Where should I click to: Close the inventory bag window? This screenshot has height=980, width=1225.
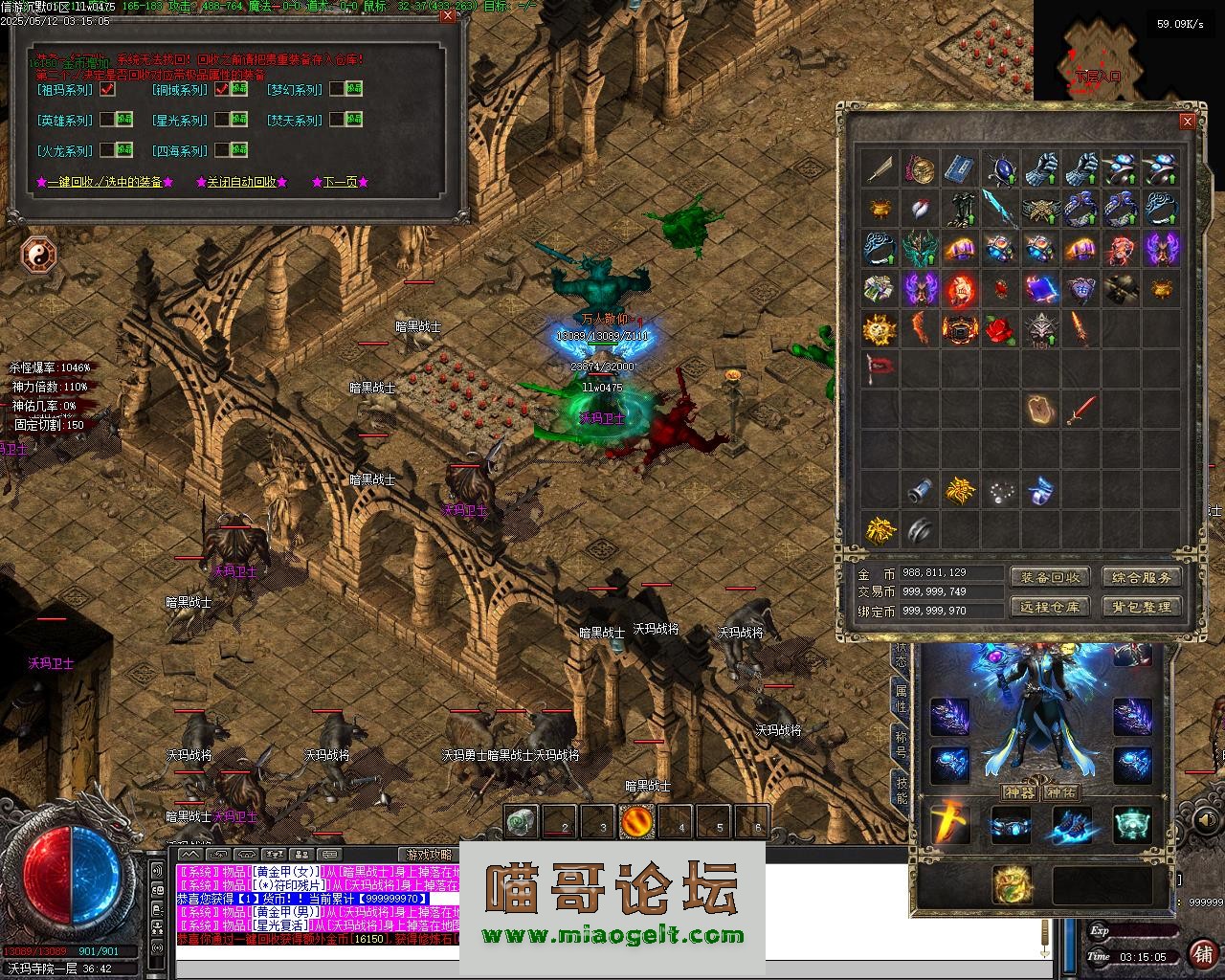[x=1187, y=122]
